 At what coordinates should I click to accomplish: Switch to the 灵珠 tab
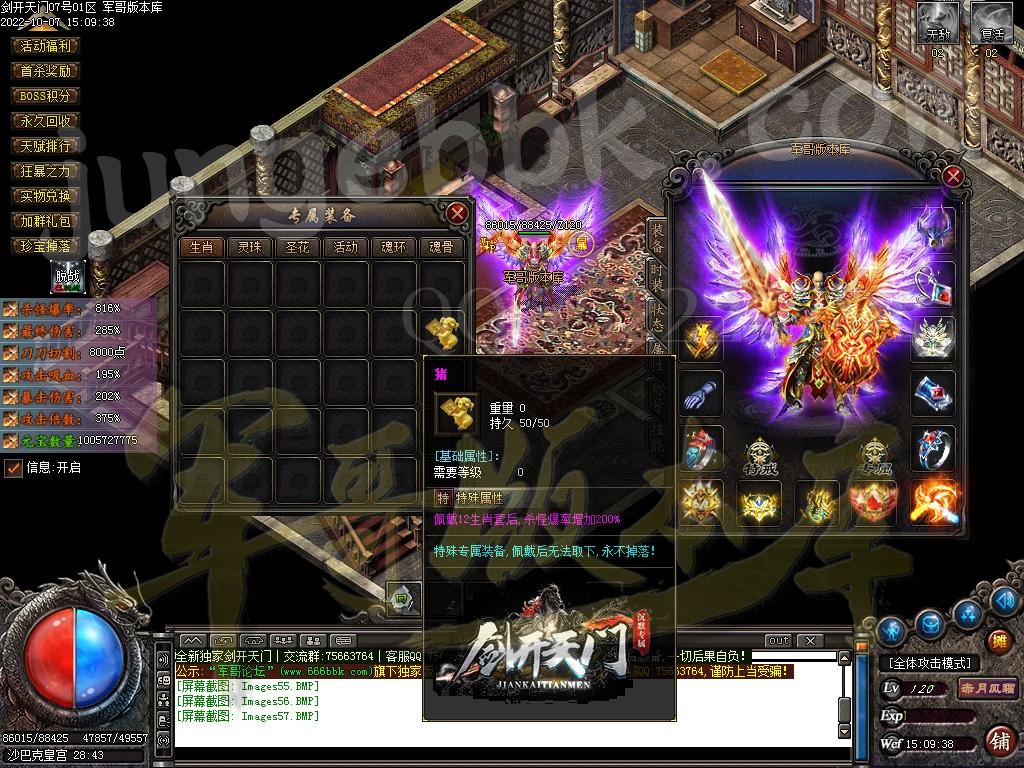coord(249,247)
